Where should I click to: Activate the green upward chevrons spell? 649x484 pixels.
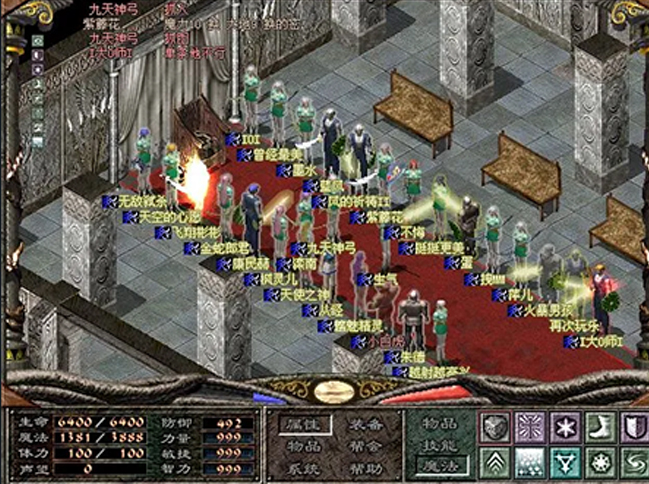coord(494,462)
